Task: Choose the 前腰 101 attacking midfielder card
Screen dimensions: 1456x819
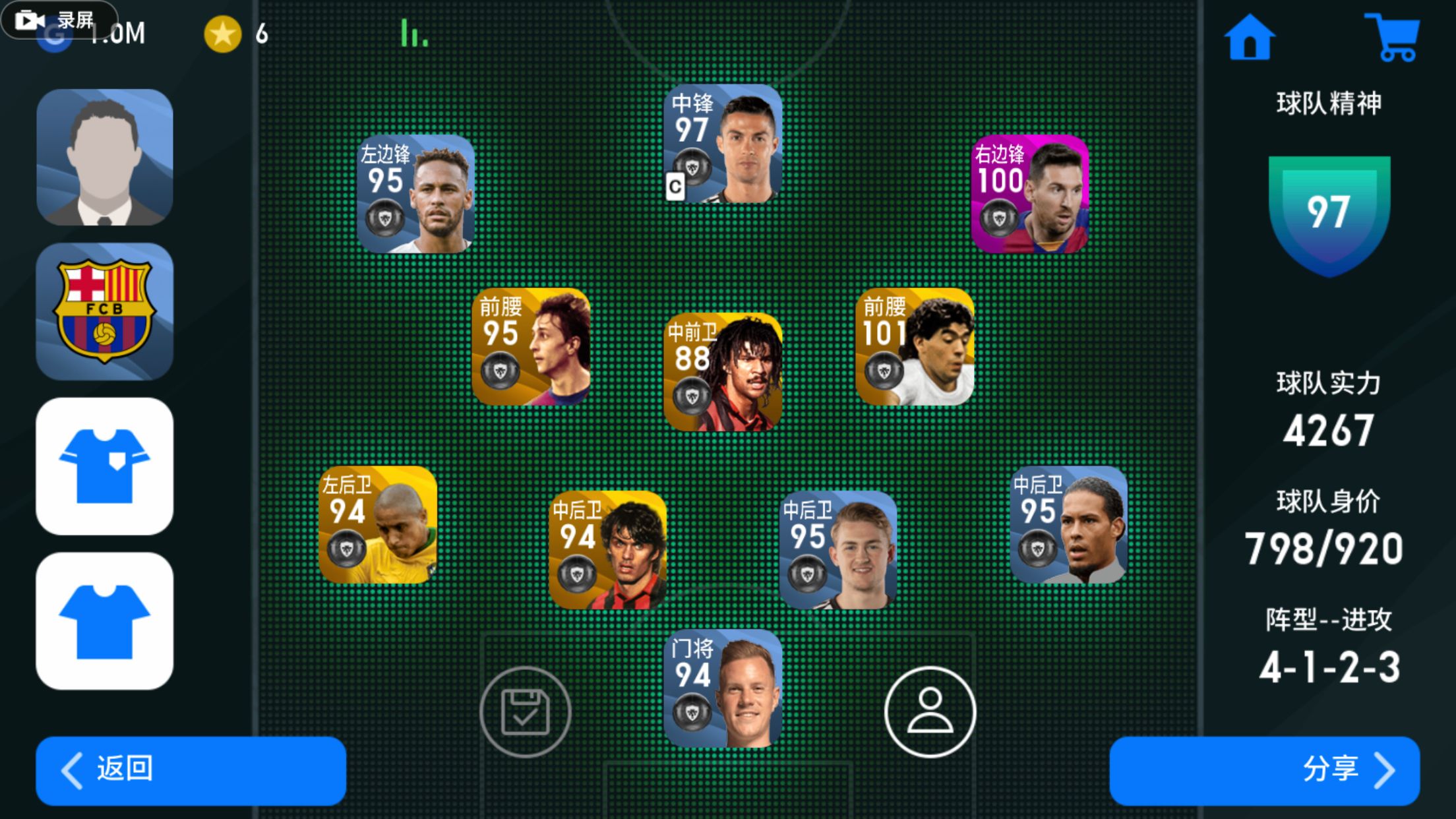Action: (x=915, y=347)
